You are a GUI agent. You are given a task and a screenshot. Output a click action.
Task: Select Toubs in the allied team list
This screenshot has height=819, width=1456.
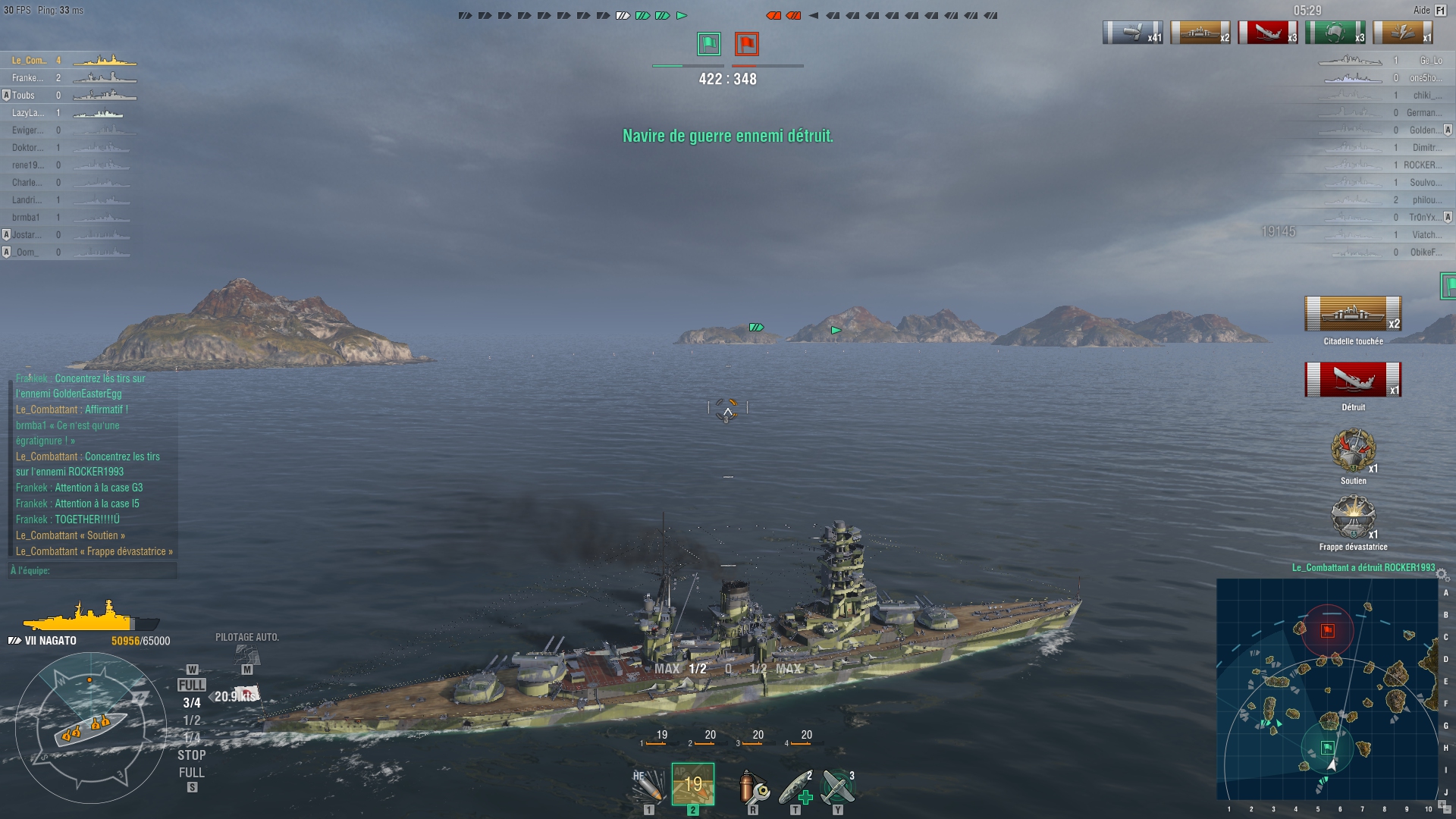tap(68, 95)
